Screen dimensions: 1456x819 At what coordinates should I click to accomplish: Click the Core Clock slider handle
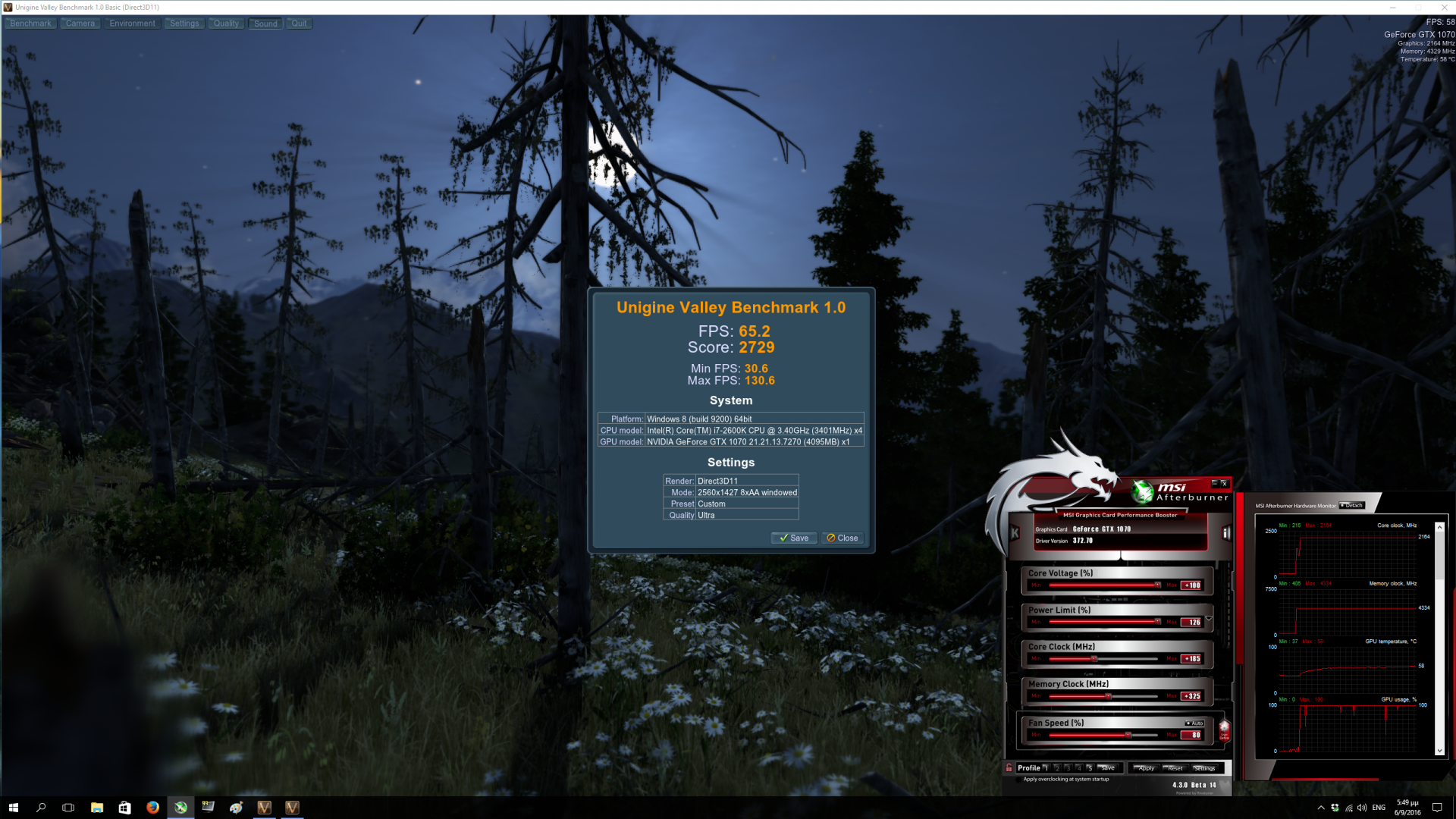pos(1094,659)
